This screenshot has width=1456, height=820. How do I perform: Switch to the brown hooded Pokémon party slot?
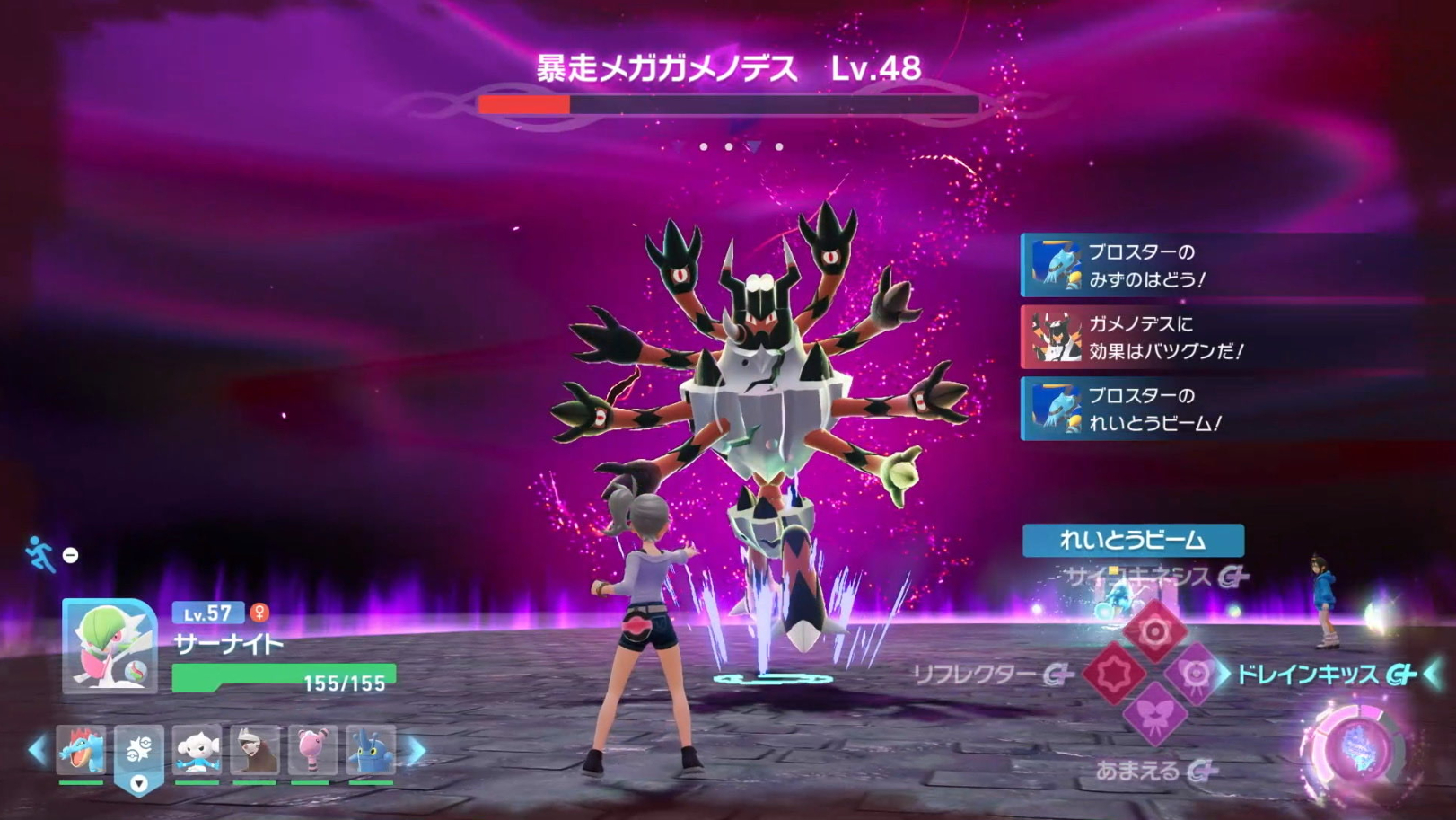click(255, 751)
